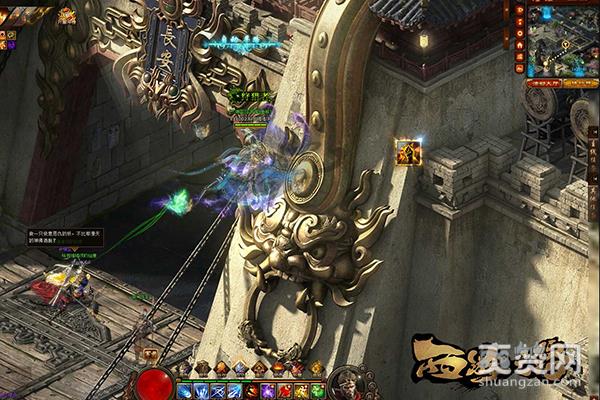Select the ornate gold icon at top-left

pyautogui.click(x=66, y=15)
